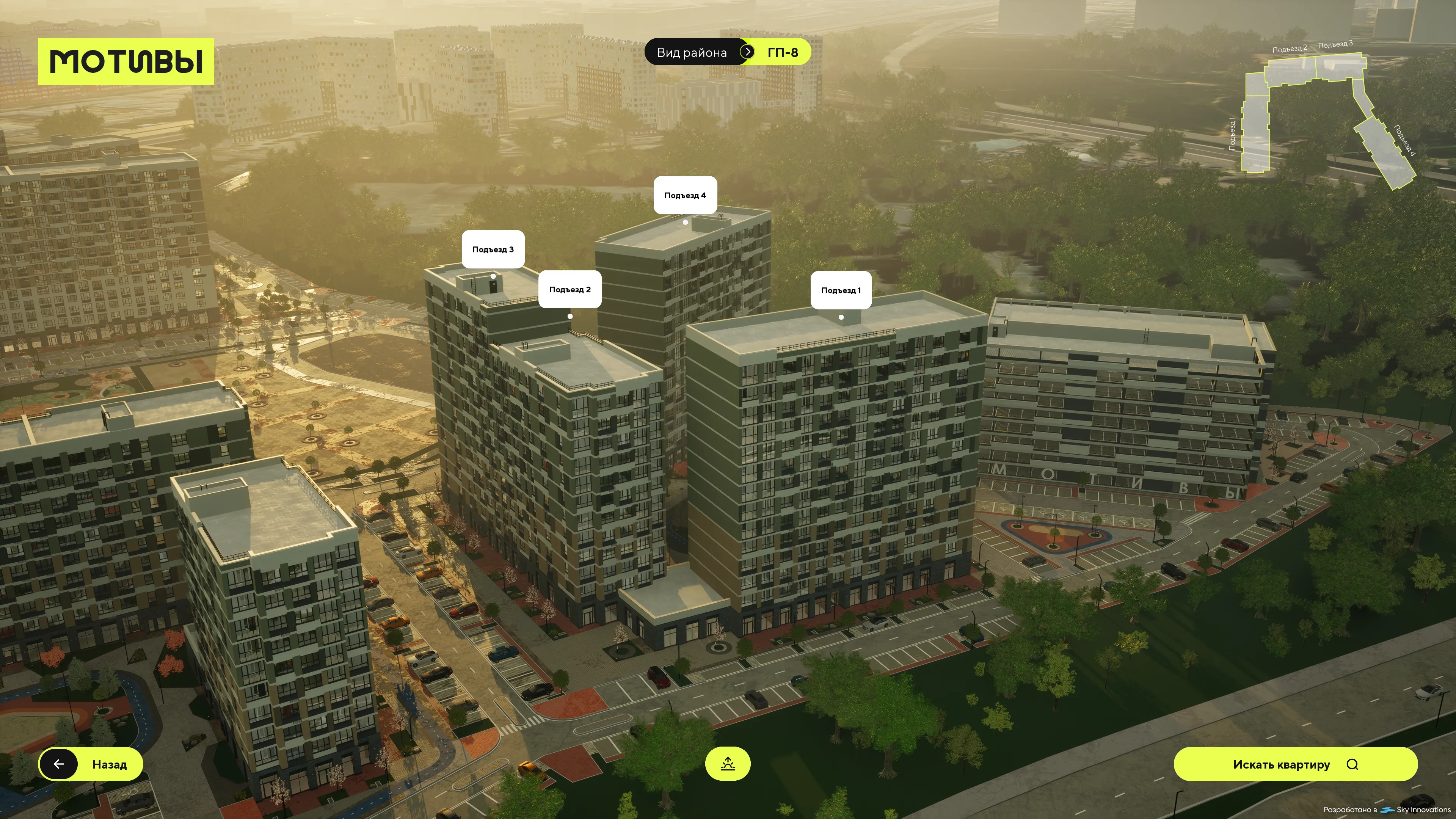This screenshot has width=1456, height=819.
Task: Open the Искать квартиру apartment search
Action: (x=1295, y=764)
